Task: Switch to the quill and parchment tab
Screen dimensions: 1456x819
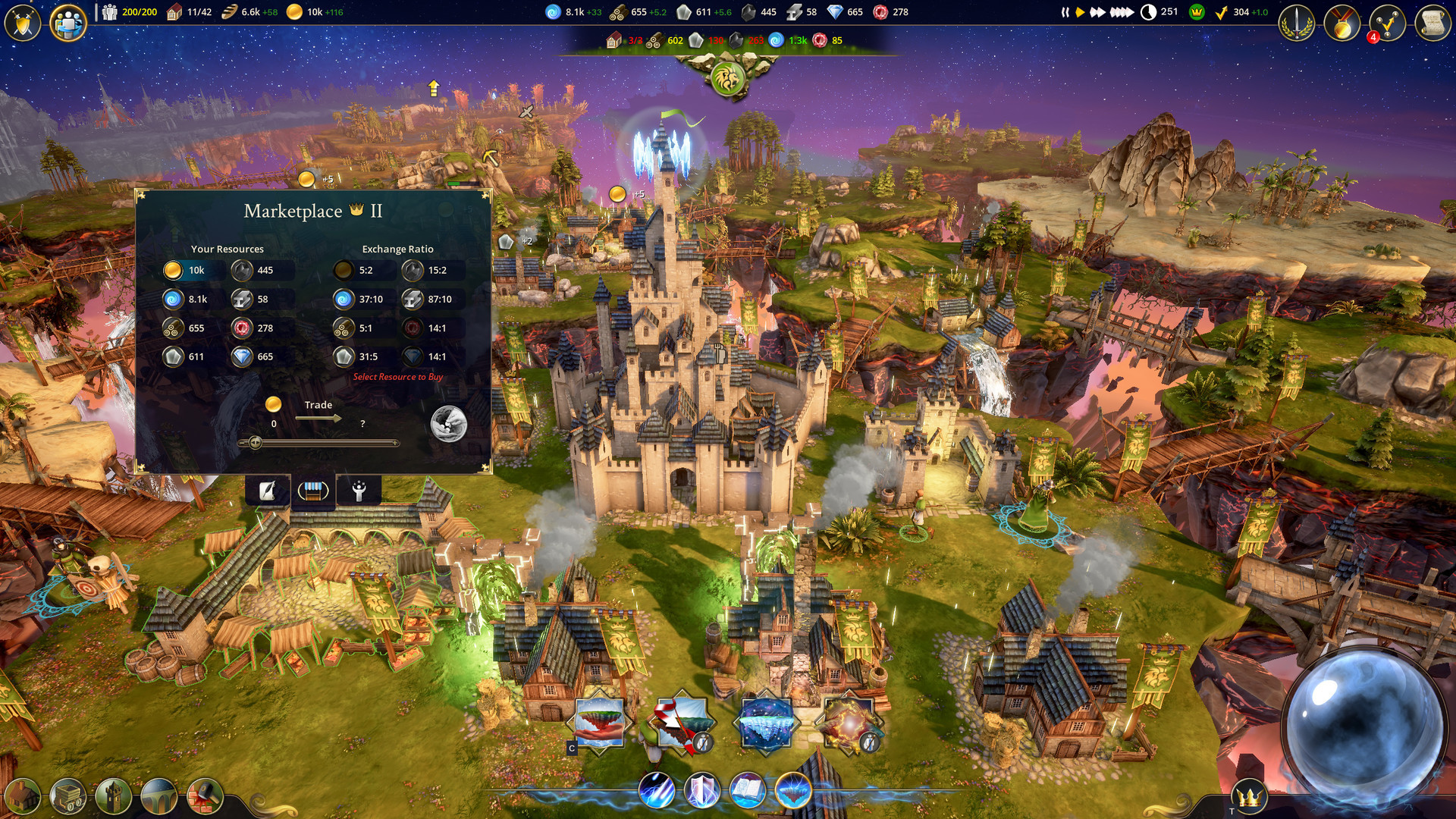Action: (267, 491)
